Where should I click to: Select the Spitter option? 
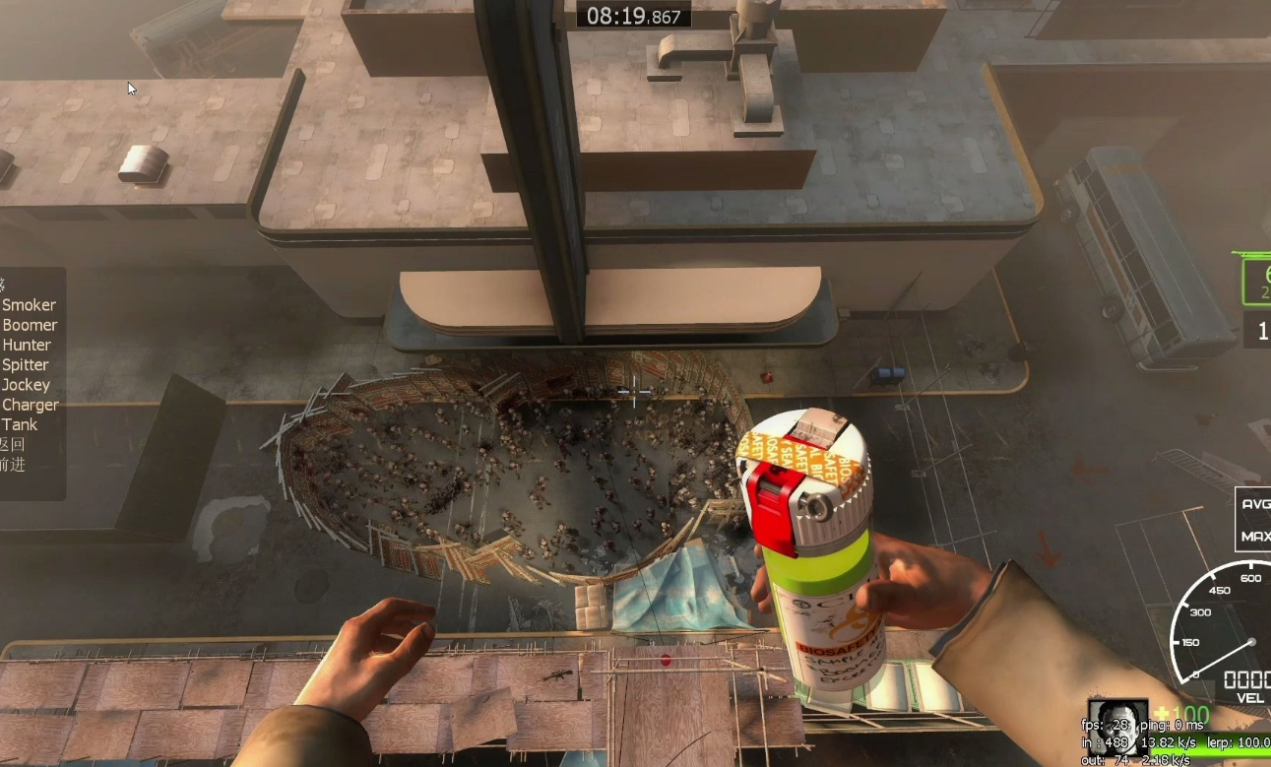point(26,365)
